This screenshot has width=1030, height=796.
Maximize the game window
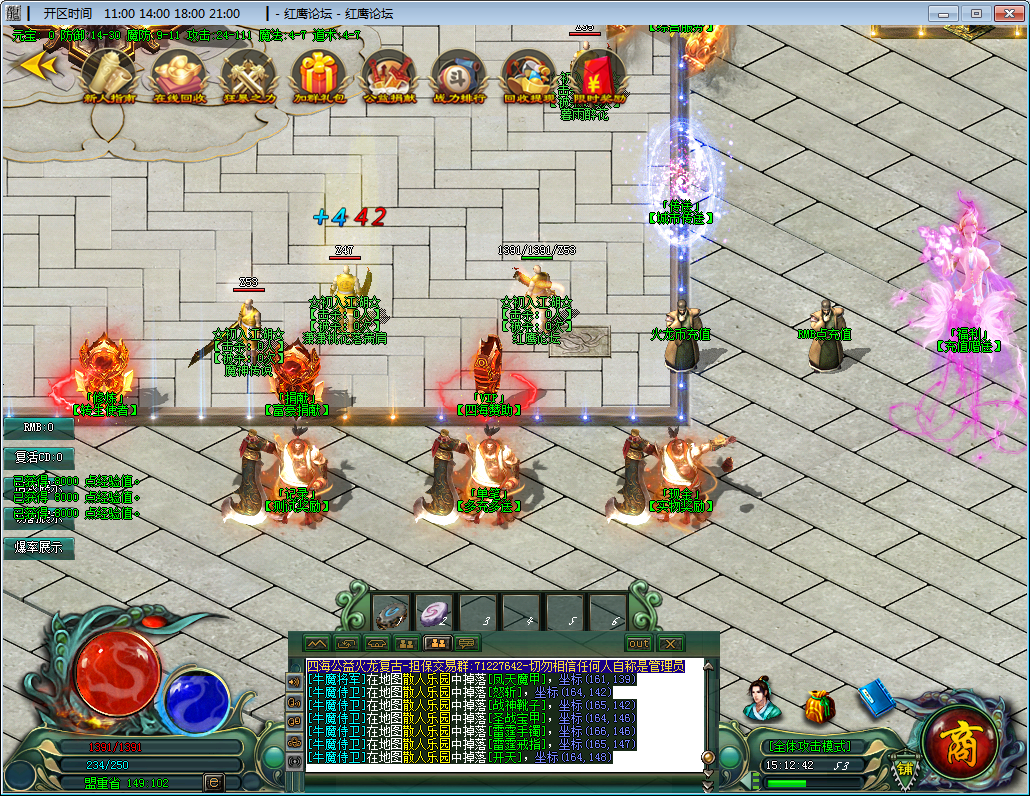pyautogui.click(x=976, y=13)
